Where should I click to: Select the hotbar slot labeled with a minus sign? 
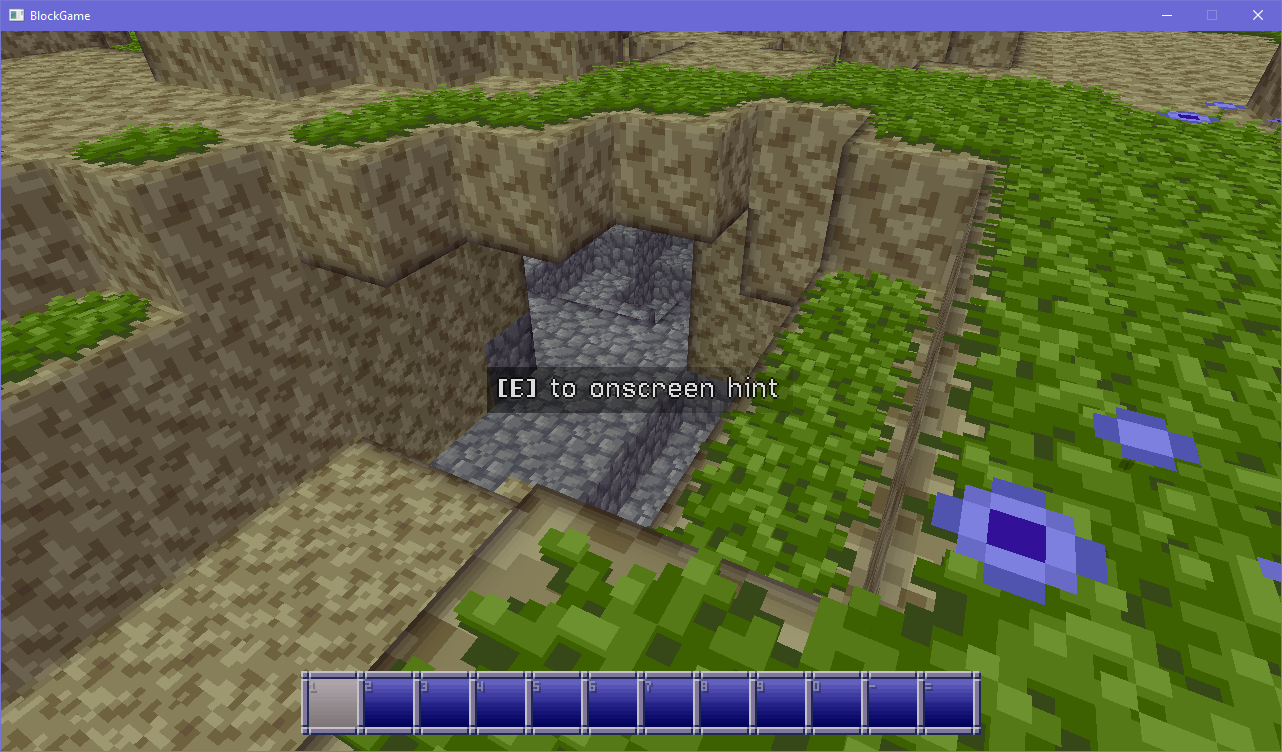click(893, 703)
